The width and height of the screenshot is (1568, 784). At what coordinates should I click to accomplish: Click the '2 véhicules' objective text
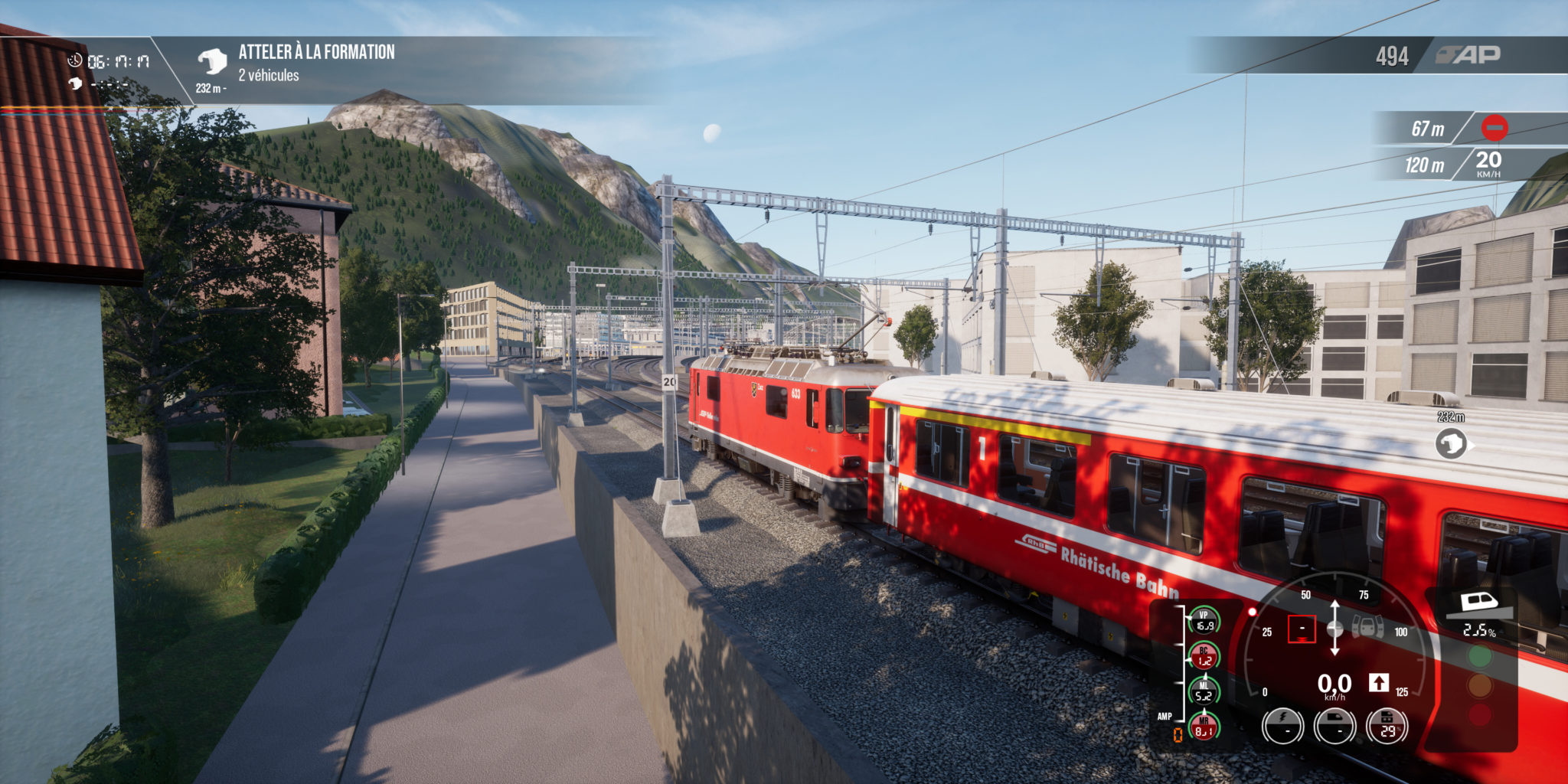coord(269,76)
